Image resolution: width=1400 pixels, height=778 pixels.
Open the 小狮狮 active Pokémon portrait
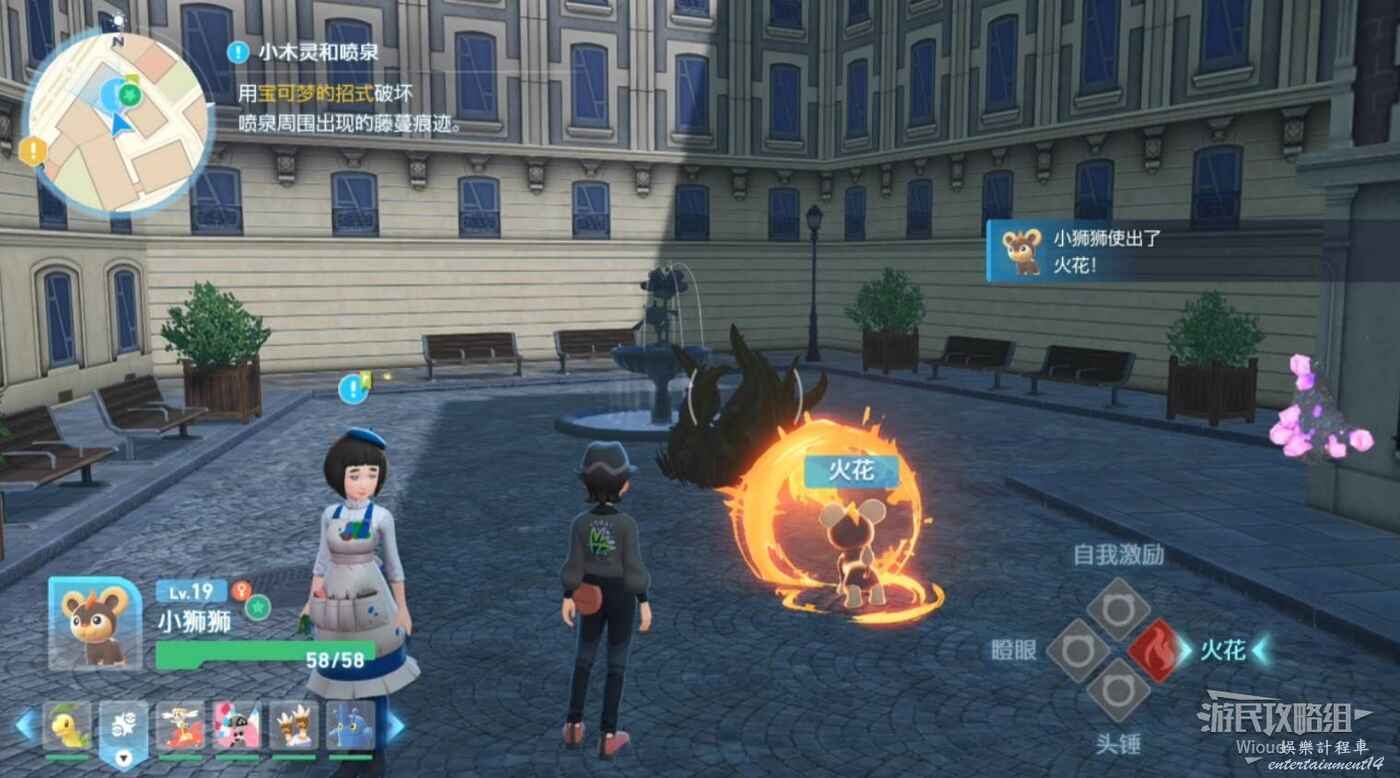[96, 623]
